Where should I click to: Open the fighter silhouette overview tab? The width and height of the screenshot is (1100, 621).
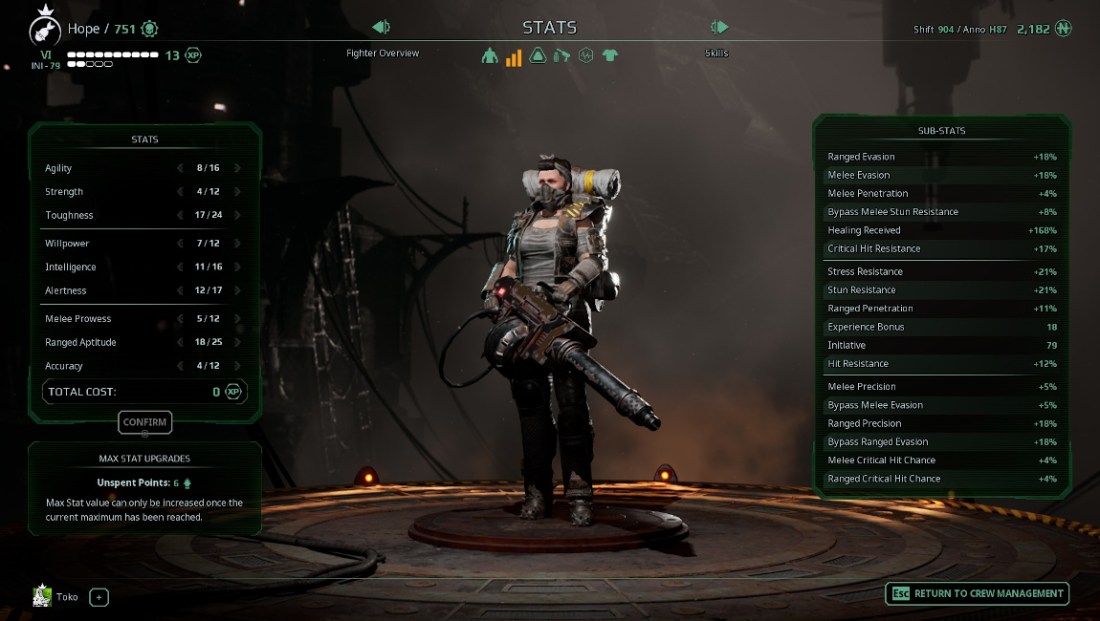click(489, 56)
